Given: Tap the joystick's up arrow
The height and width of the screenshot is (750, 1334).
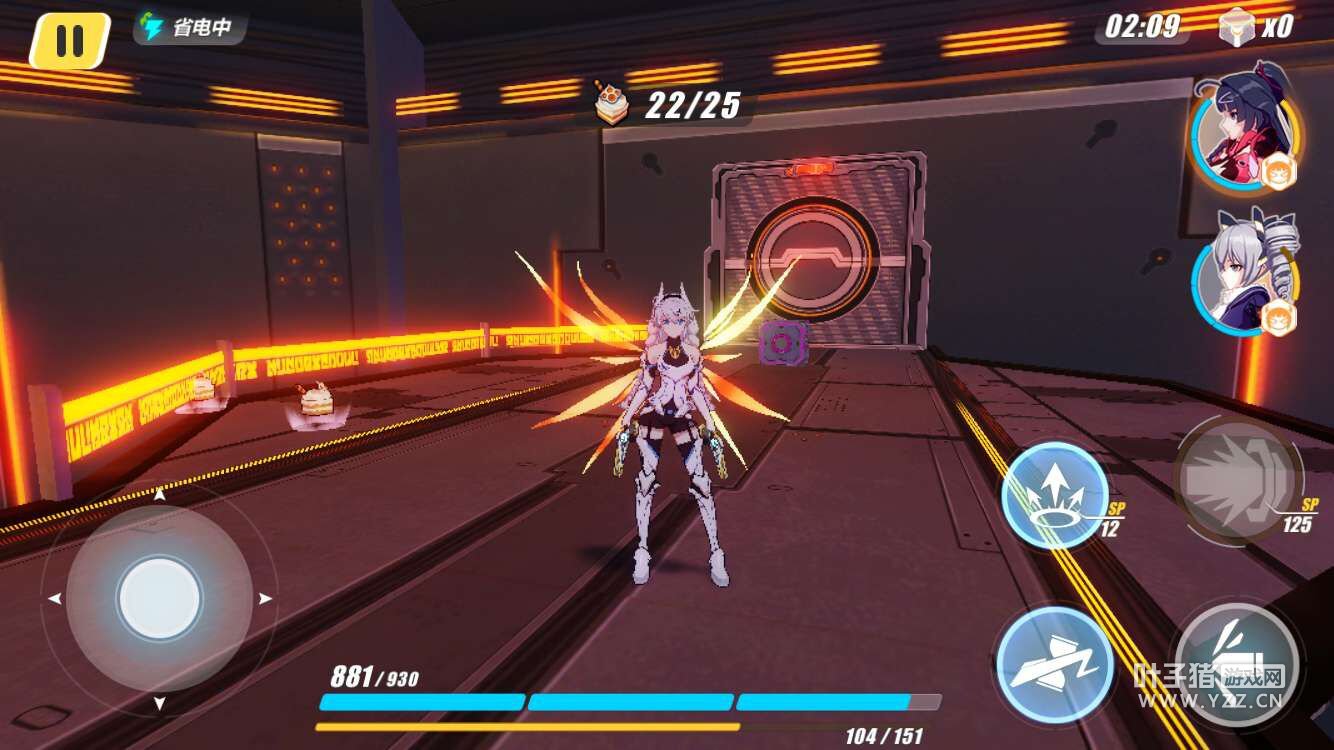Looking at the screenshot, I should point(159,494).
